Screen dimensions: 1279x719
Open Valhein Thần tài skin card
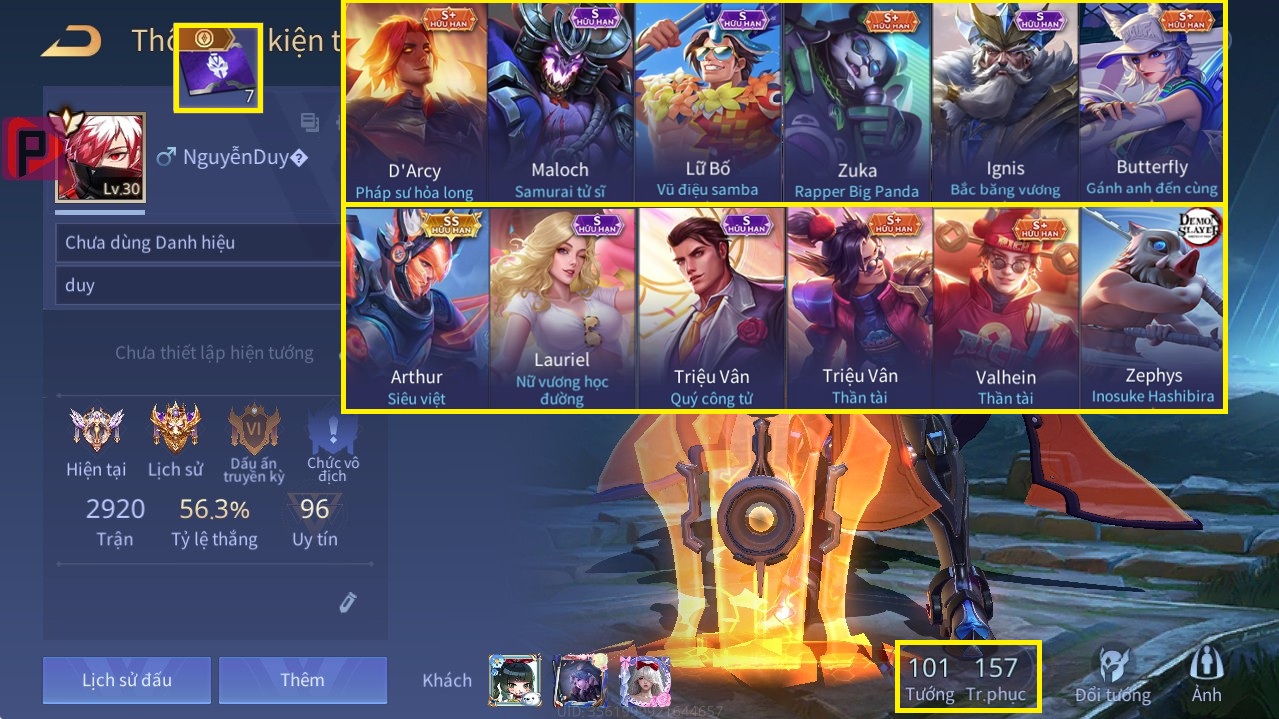1005,308
